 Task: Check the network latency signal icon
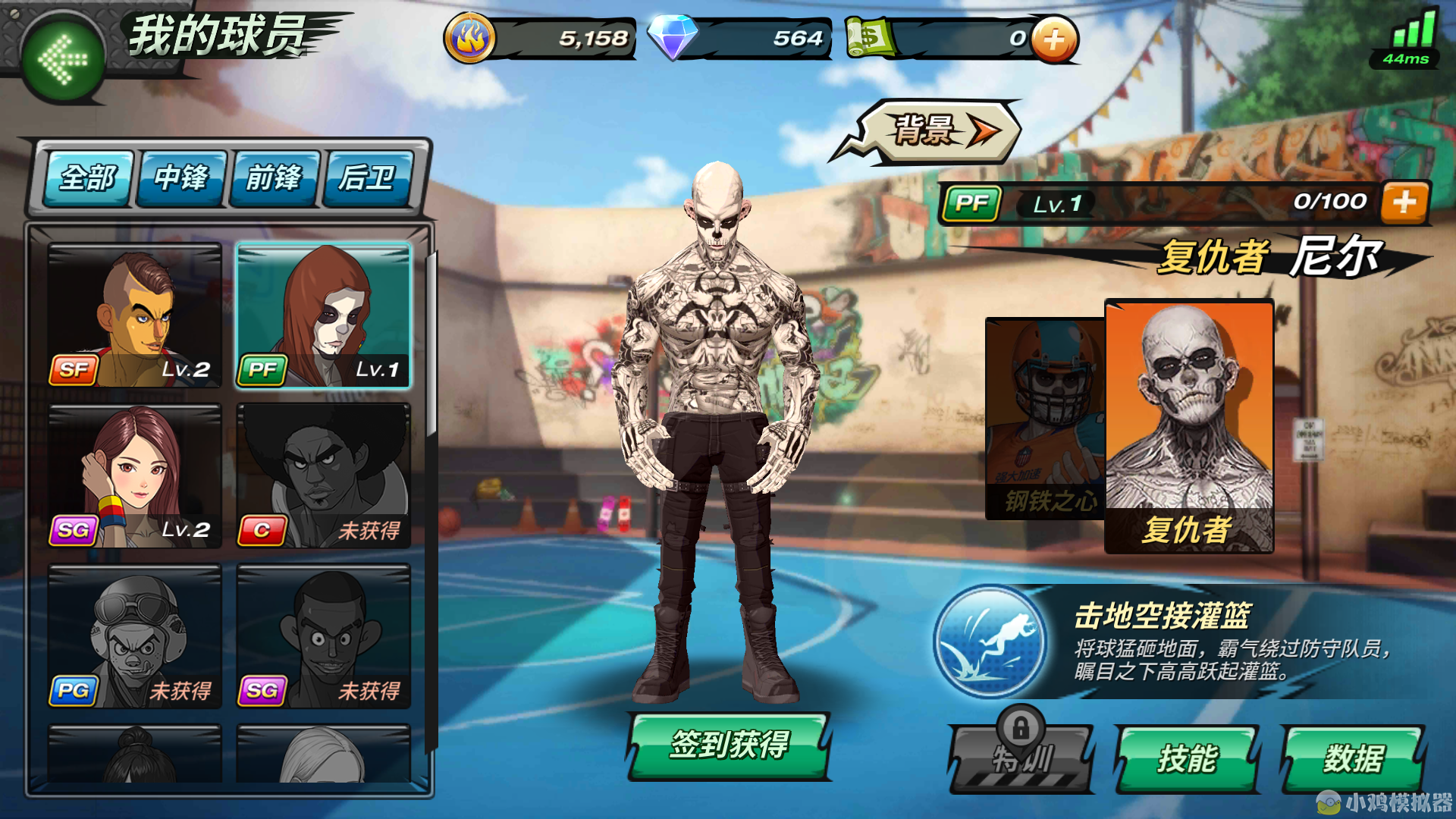pos(1415,34)
